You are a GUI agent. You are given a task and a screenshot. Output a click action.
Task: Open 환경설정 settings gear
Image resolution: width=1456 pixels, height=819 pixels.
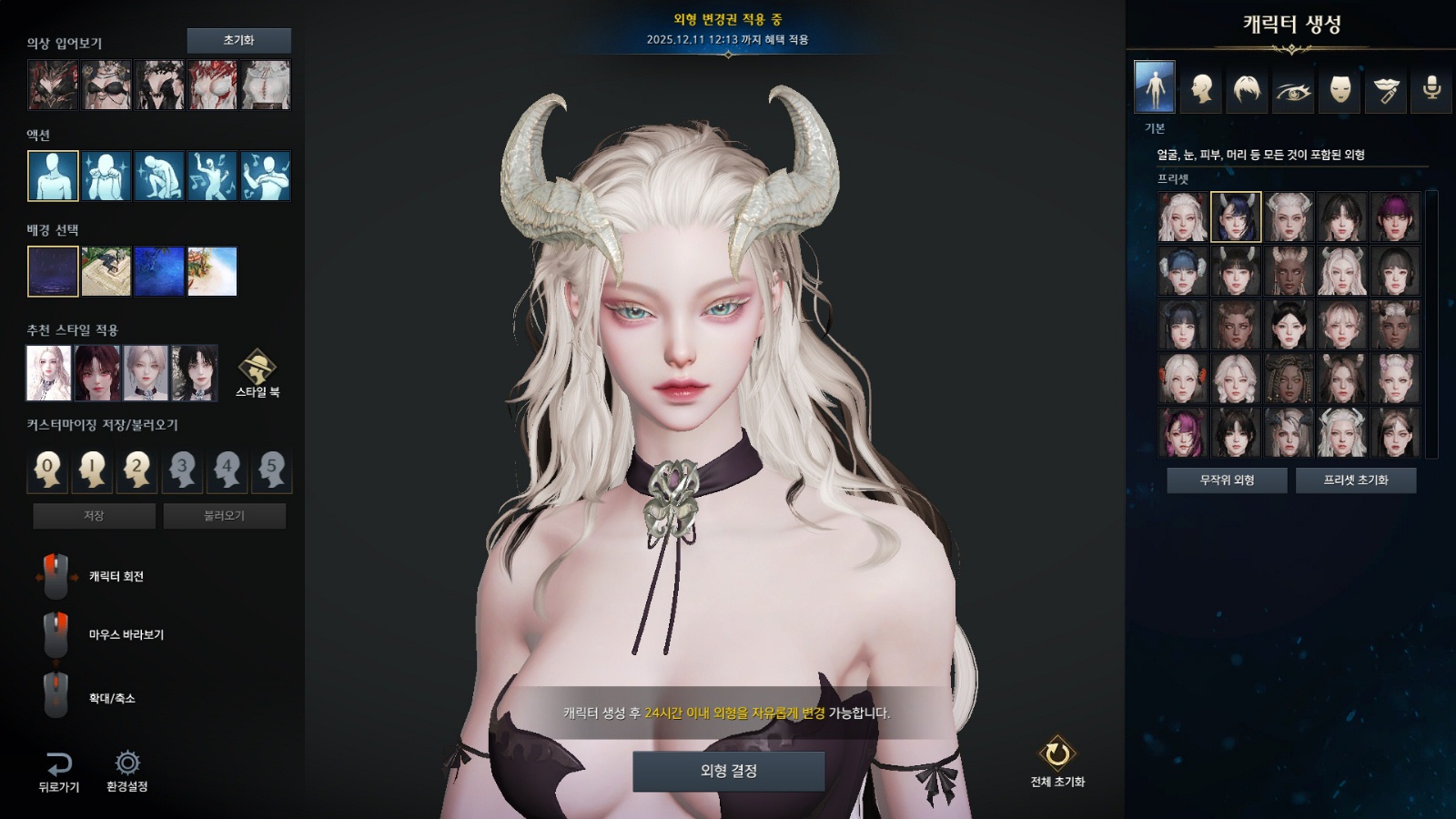pyautogui.click(x=126, y=771)
